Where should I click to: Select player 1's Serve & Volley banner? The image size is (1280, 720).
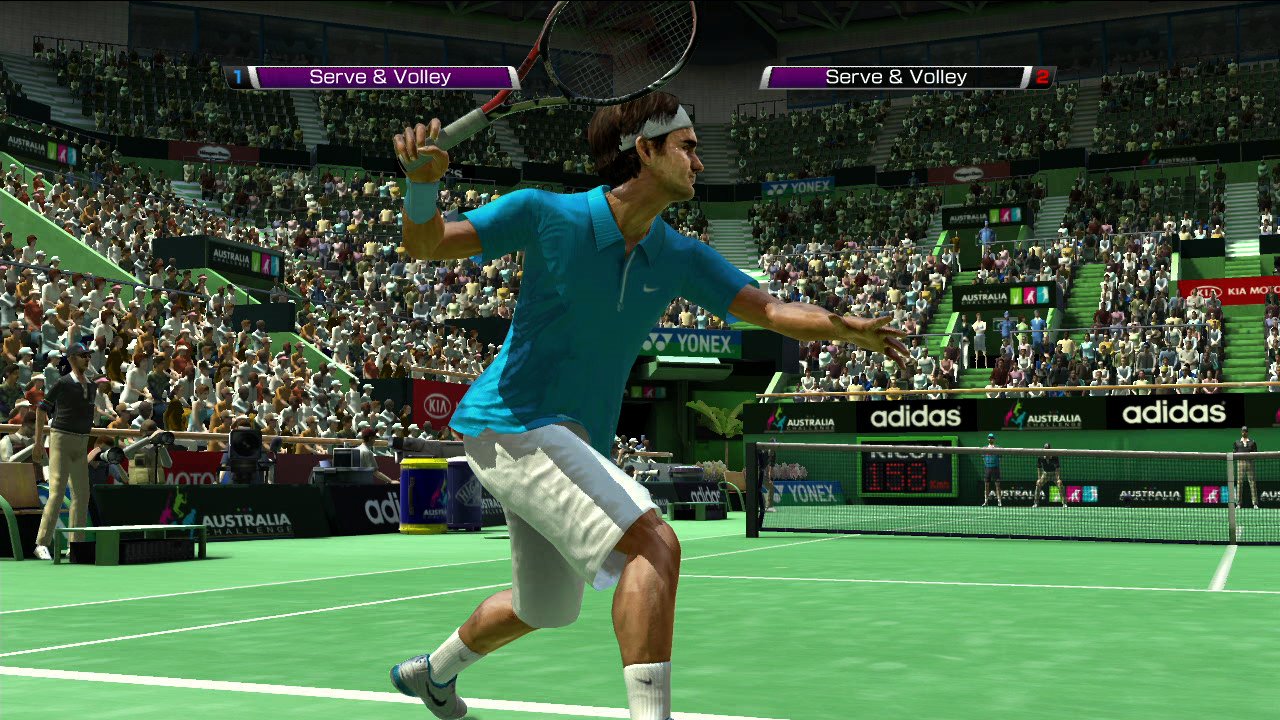click(x=380, y=77)
